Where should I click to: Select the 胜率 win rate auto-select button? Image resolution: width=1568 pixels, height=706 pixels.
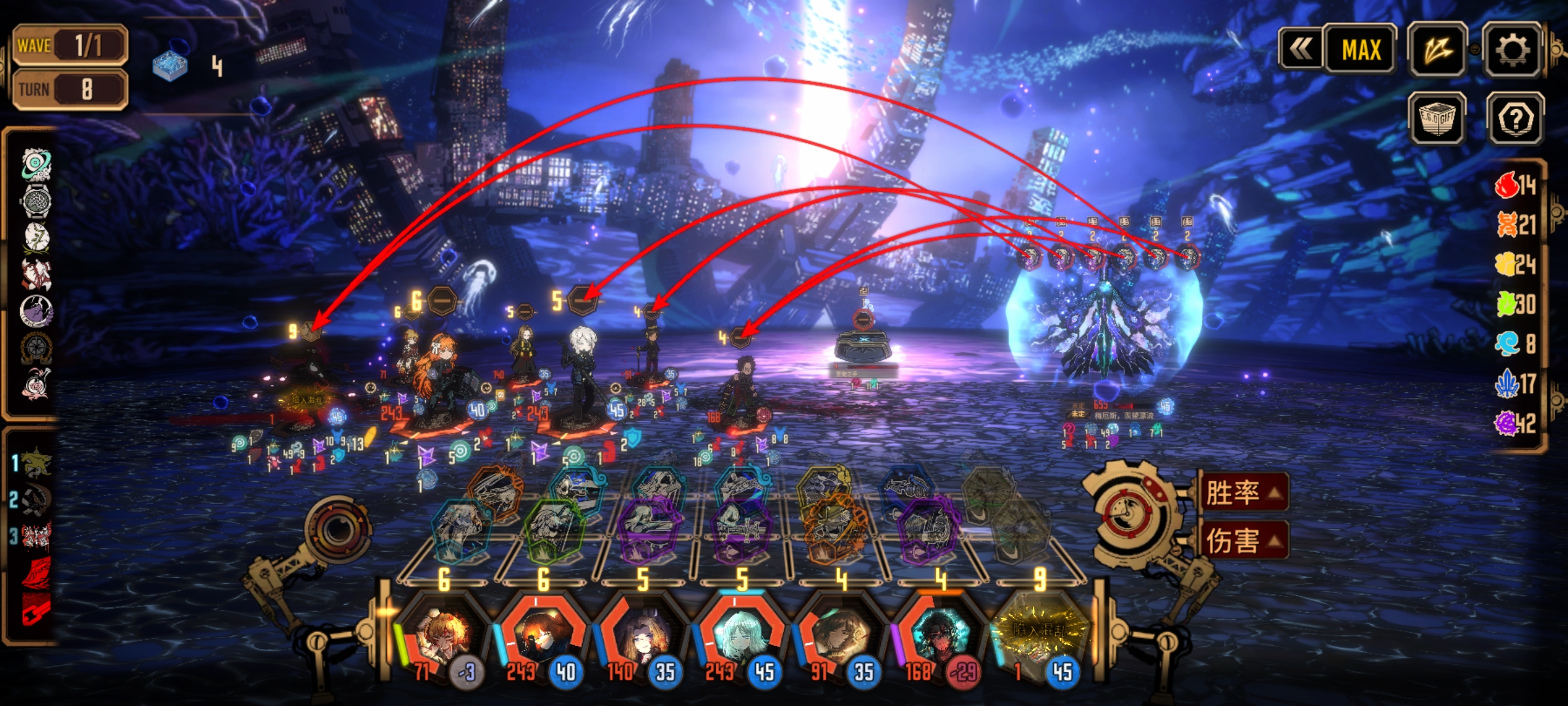[1243, 492]
